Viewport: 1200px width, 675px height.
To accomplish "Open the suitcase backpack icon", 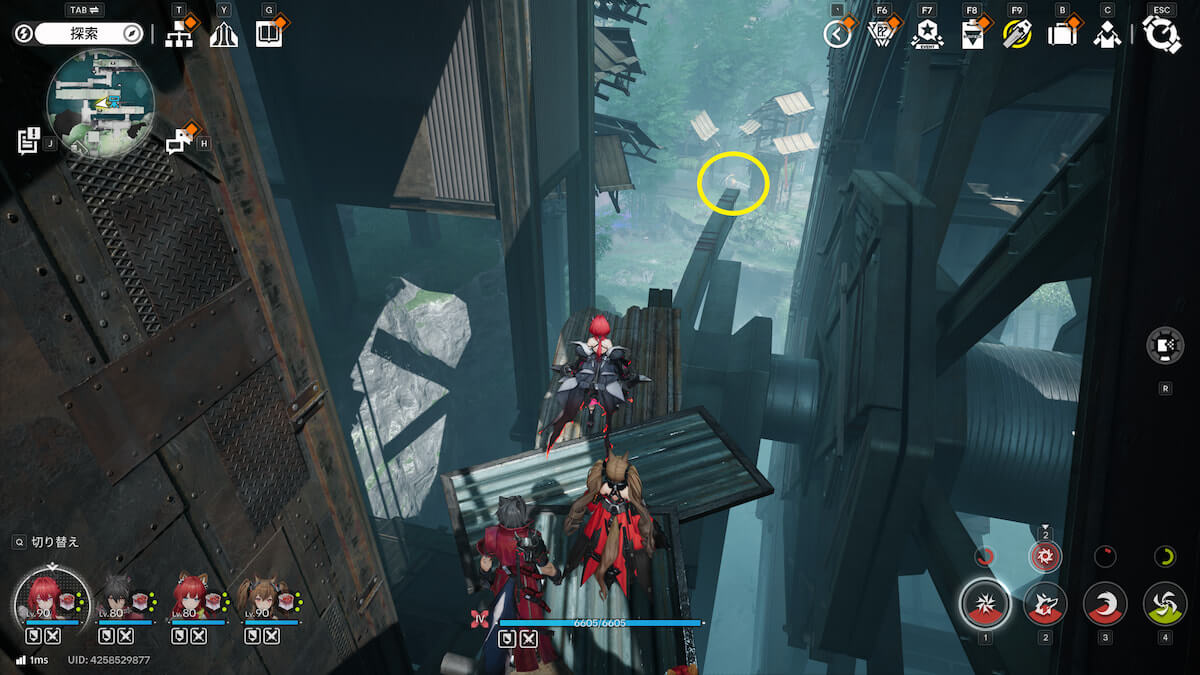I will tap(1061, 35).
